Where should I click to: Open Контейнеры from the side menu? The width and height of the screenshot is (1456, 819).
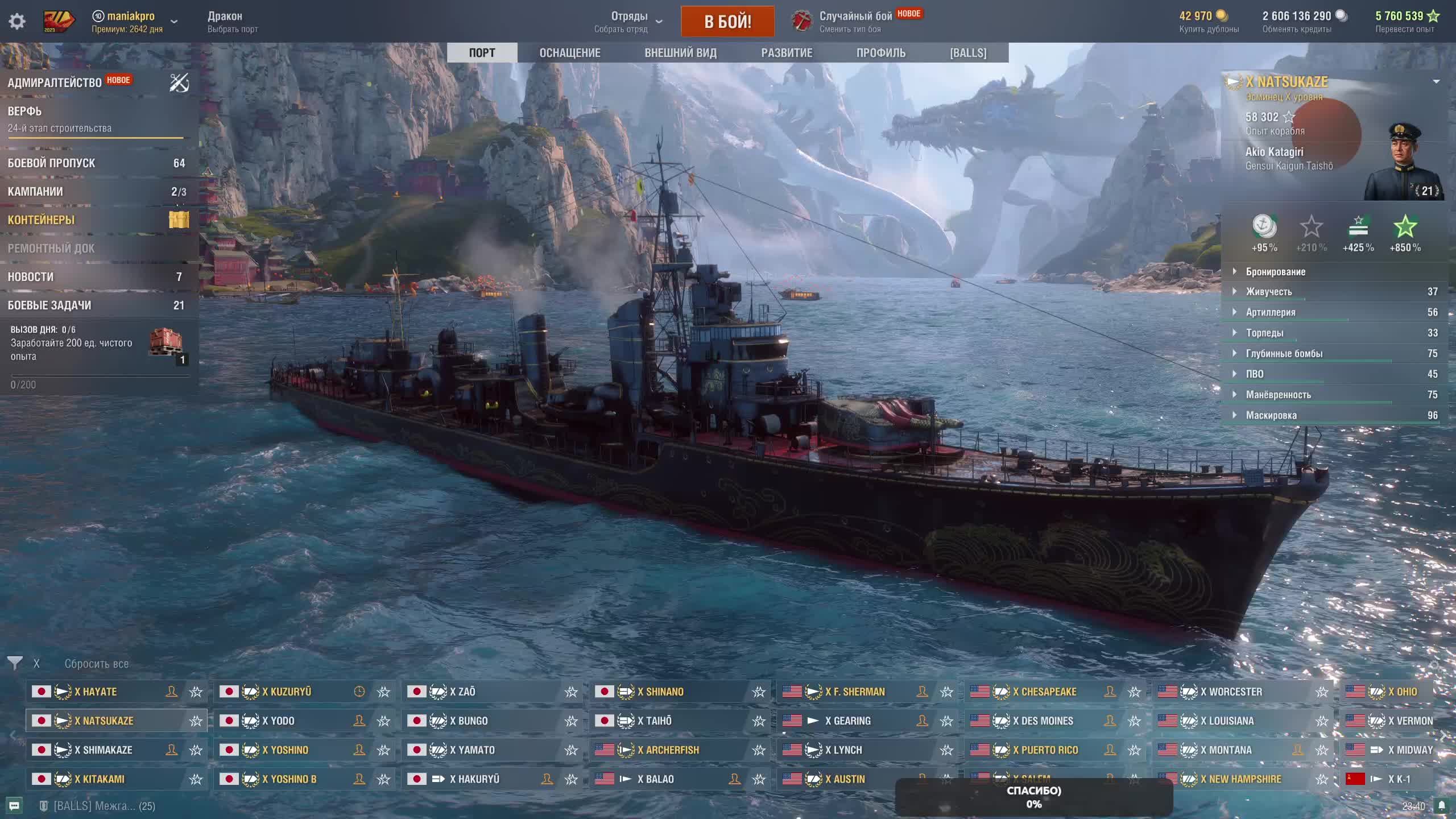click(x=41, y=220)
